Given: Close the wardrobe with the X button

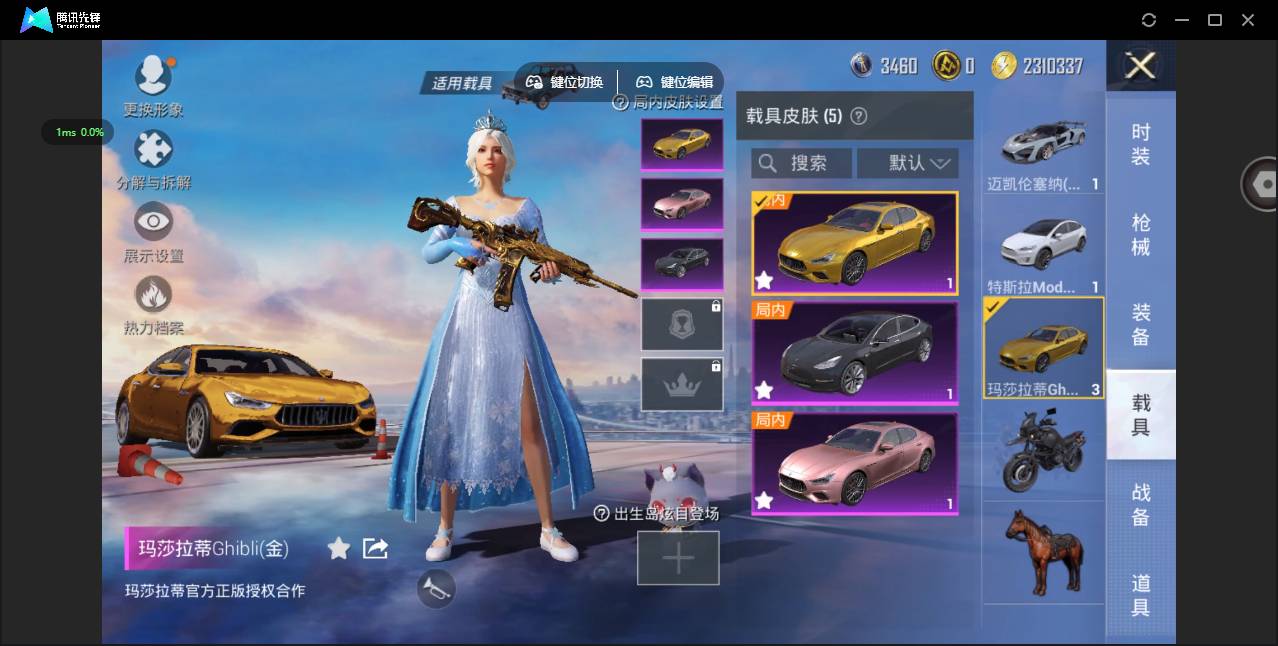Looking at the screenshot, I should pos(1140,66).
